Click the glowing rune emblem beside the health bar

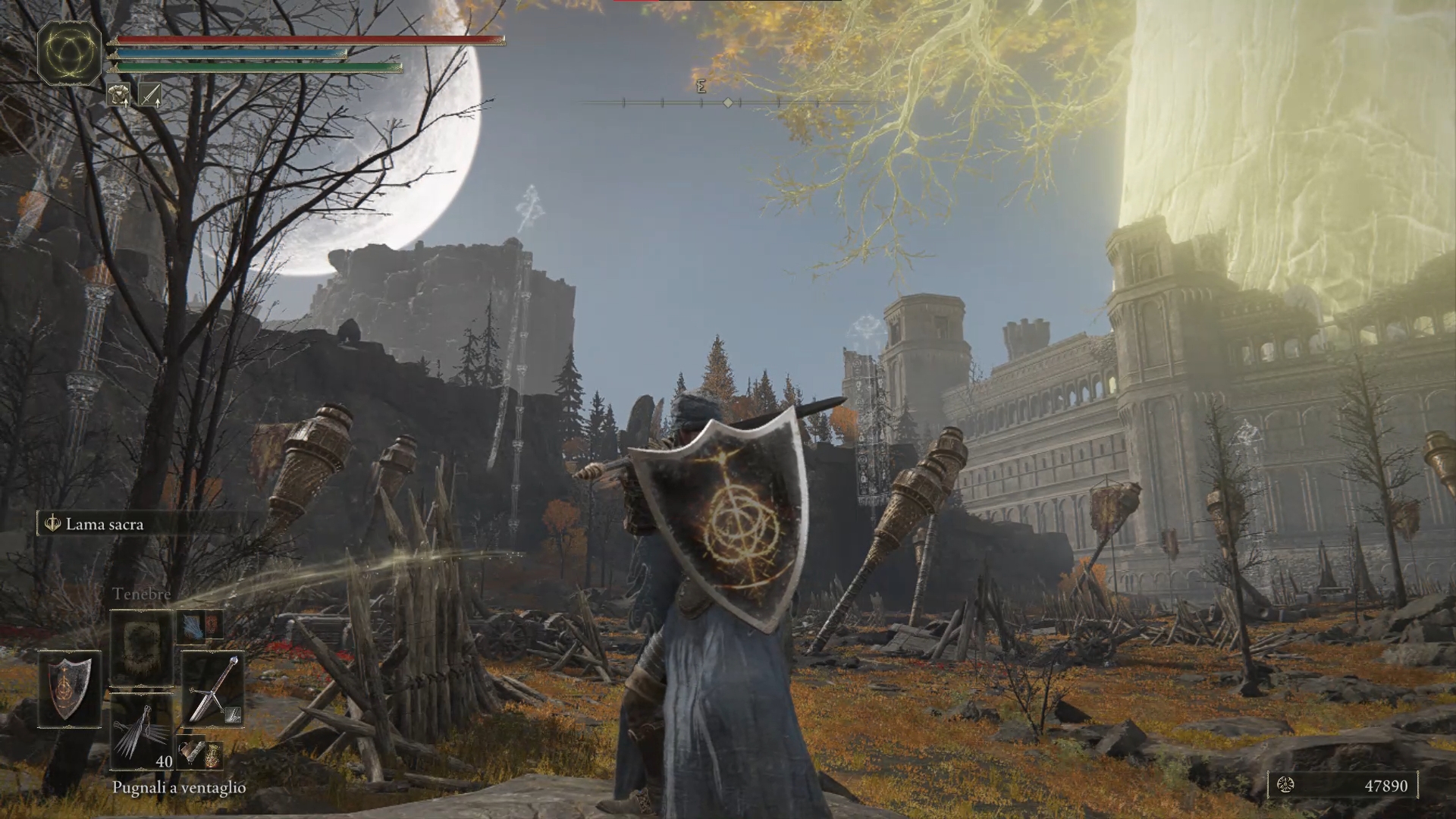point(69,52)
